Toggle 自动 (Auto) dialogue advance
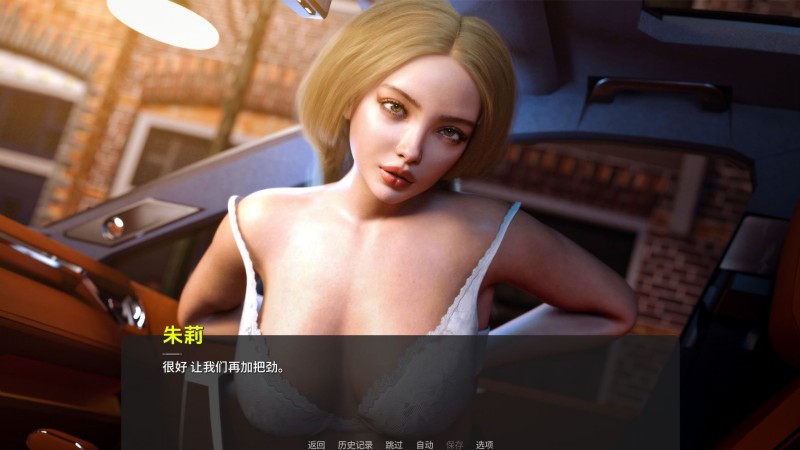The width and height of the screenshot is (800, 450). click(x=424, y=444)
